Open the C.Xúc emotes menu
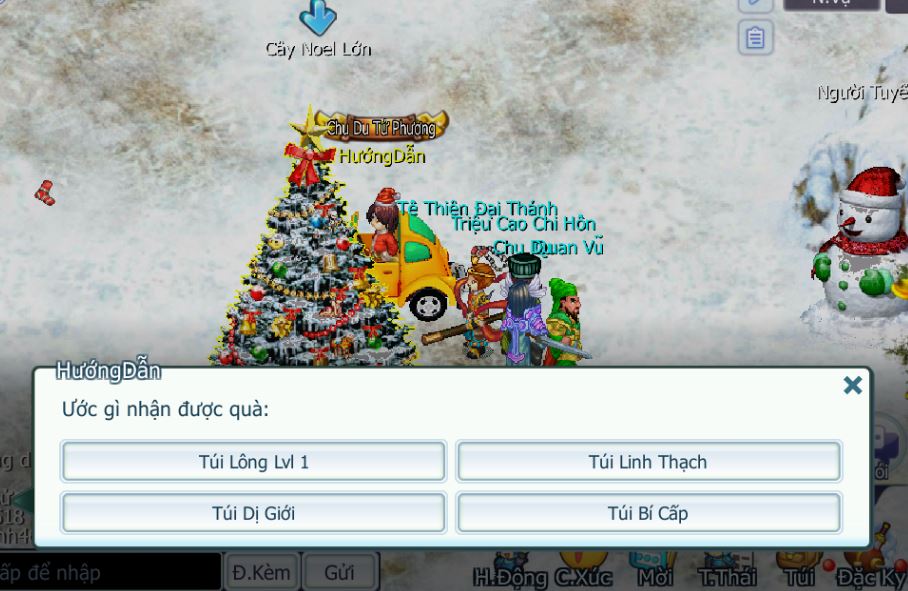The image size is (908, 591). tap(585, 573)
